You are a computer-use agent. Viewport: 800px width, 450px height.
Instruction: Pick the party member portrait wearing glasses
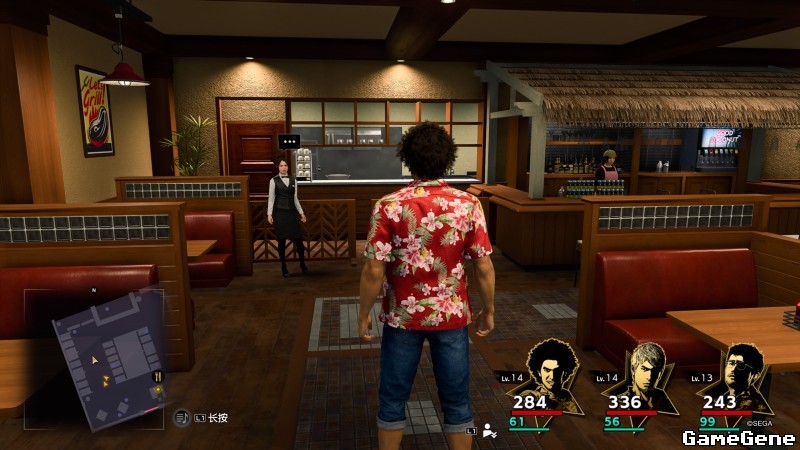pyautogui.click(x=742, y=369)
